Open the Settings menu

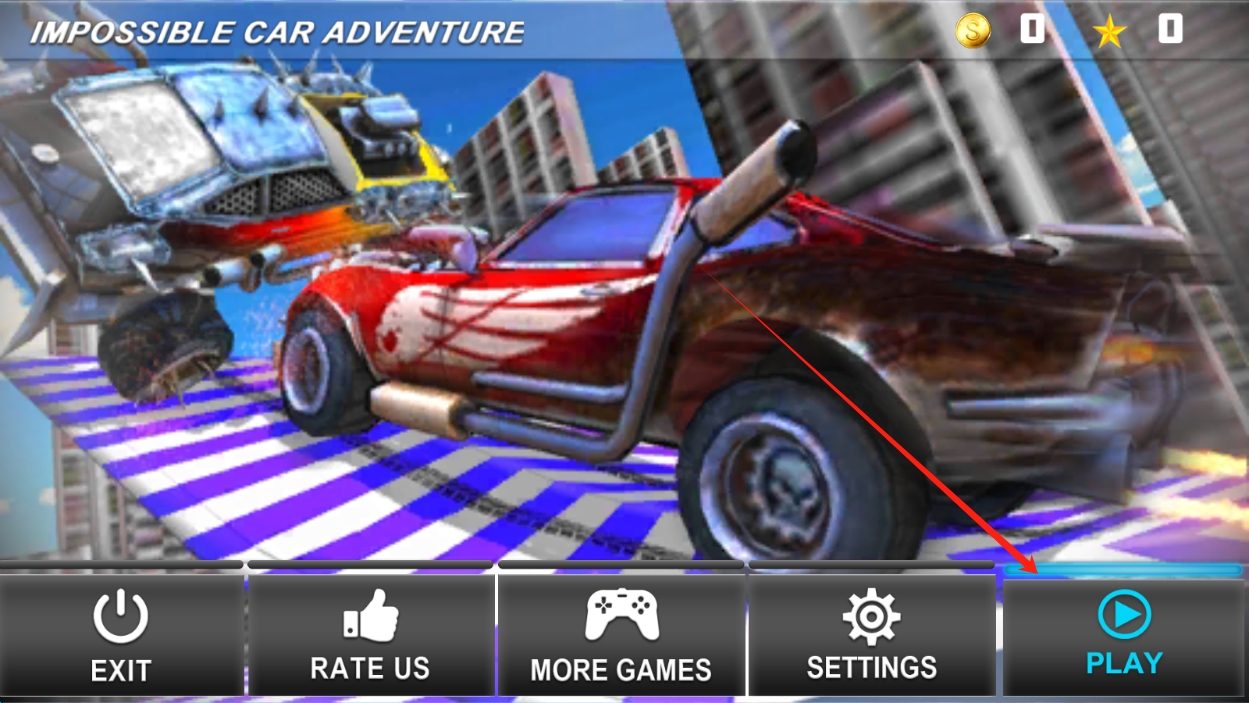[871, 635]
